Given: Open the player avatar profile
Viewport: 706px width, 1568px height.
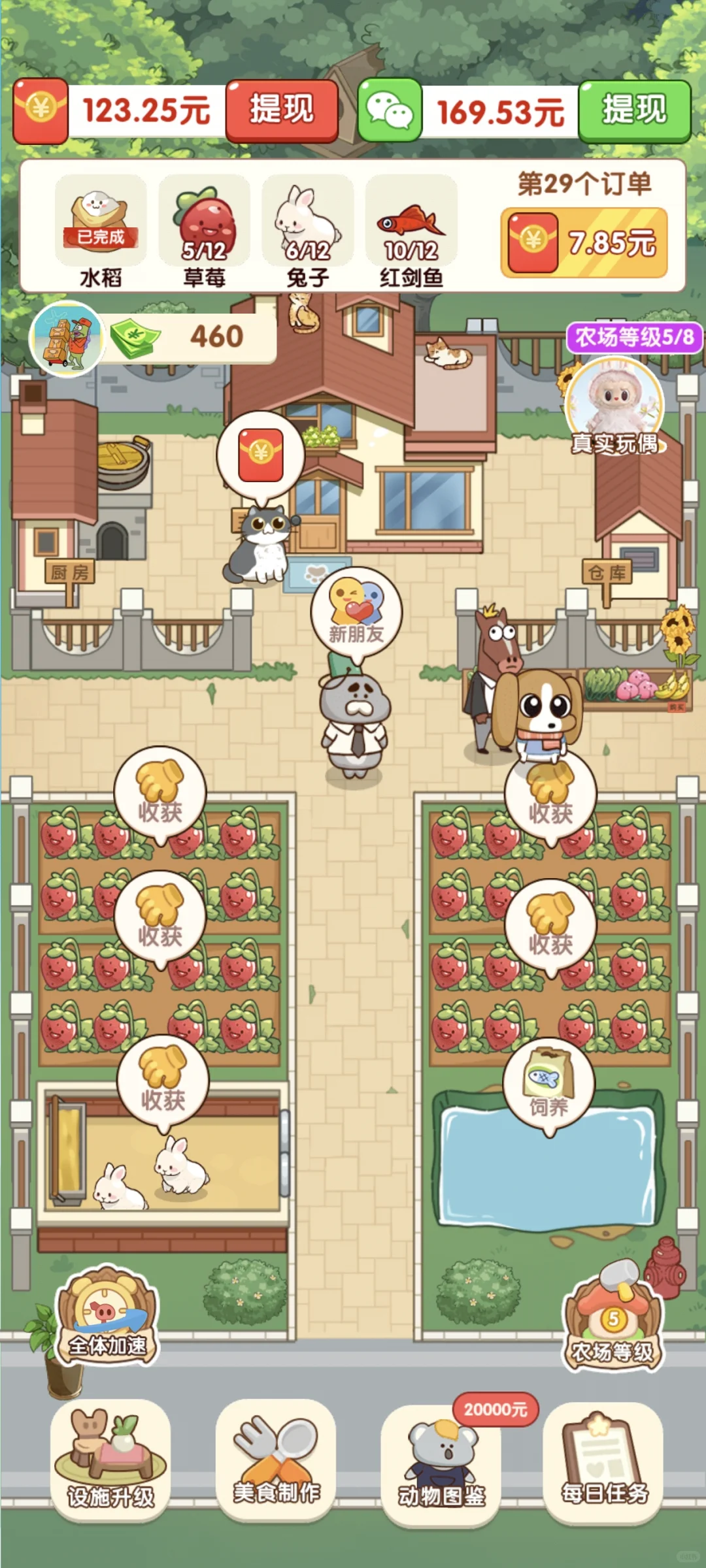Looking at the screenshot, I should coord(67,338).
